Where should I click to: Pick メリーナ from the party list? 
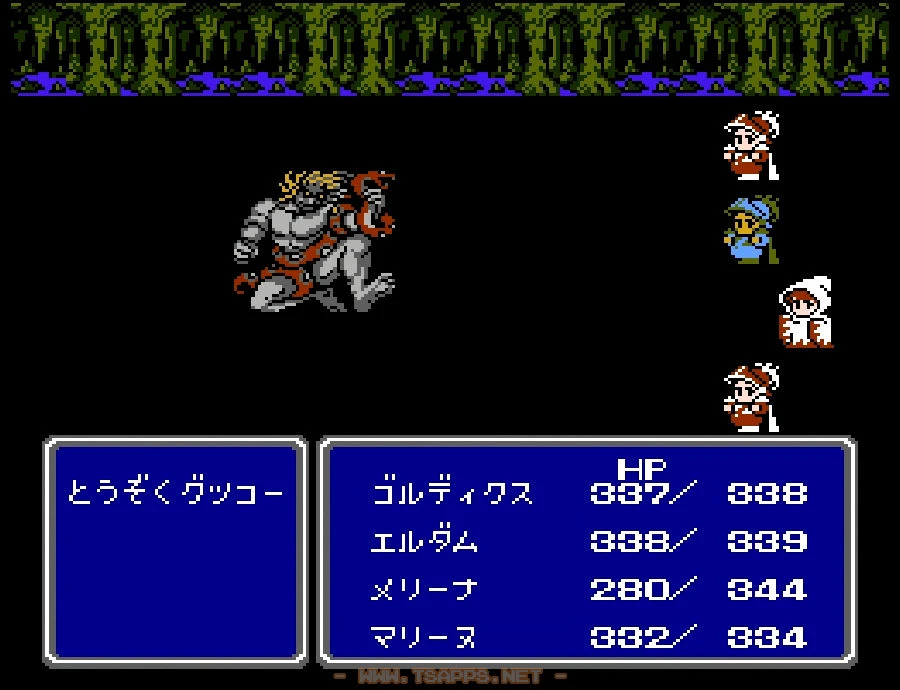coord(424,589)
